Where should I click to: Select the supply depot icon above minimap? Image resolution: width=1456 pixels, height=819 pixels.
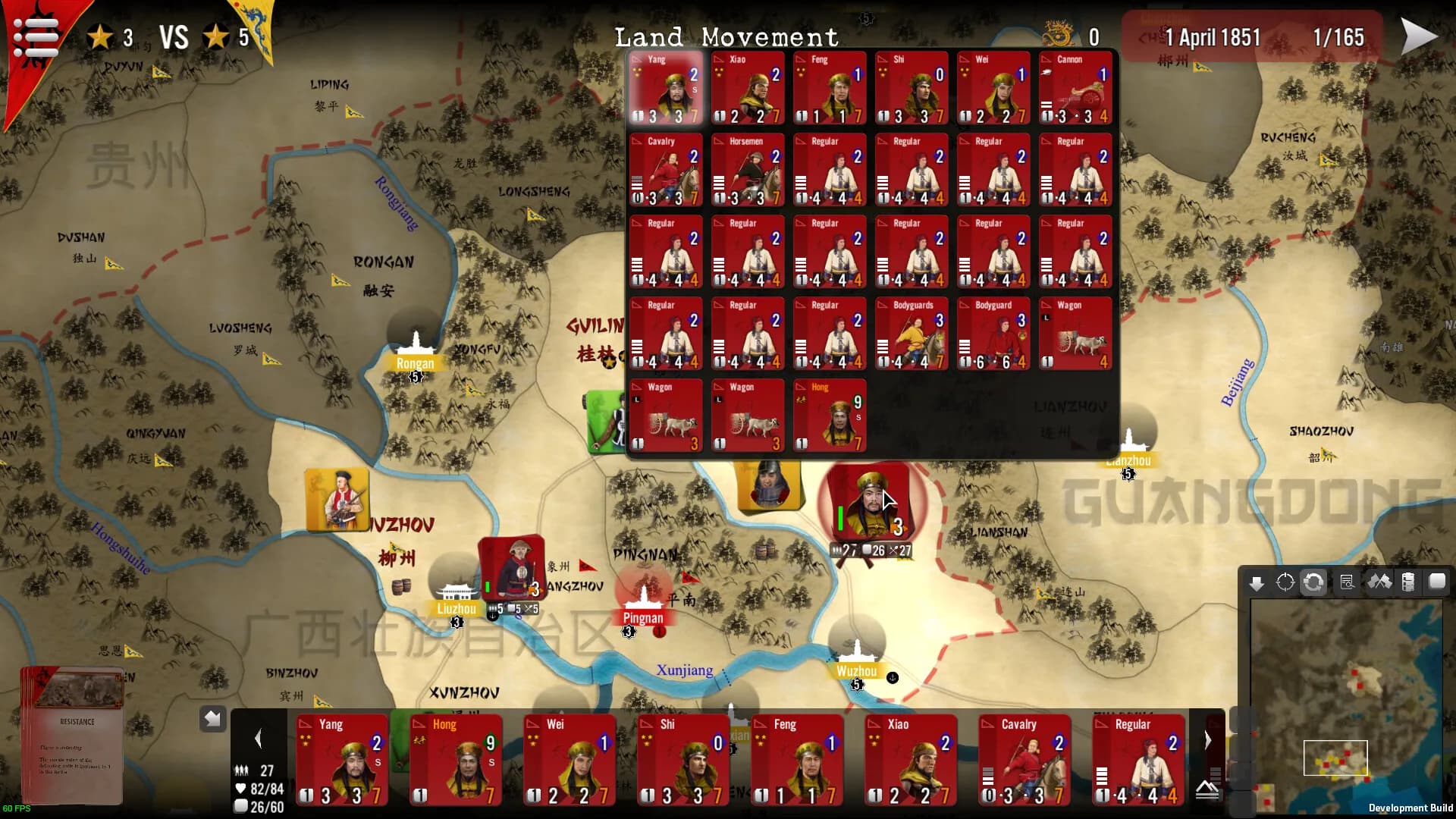coord(1408,582)
